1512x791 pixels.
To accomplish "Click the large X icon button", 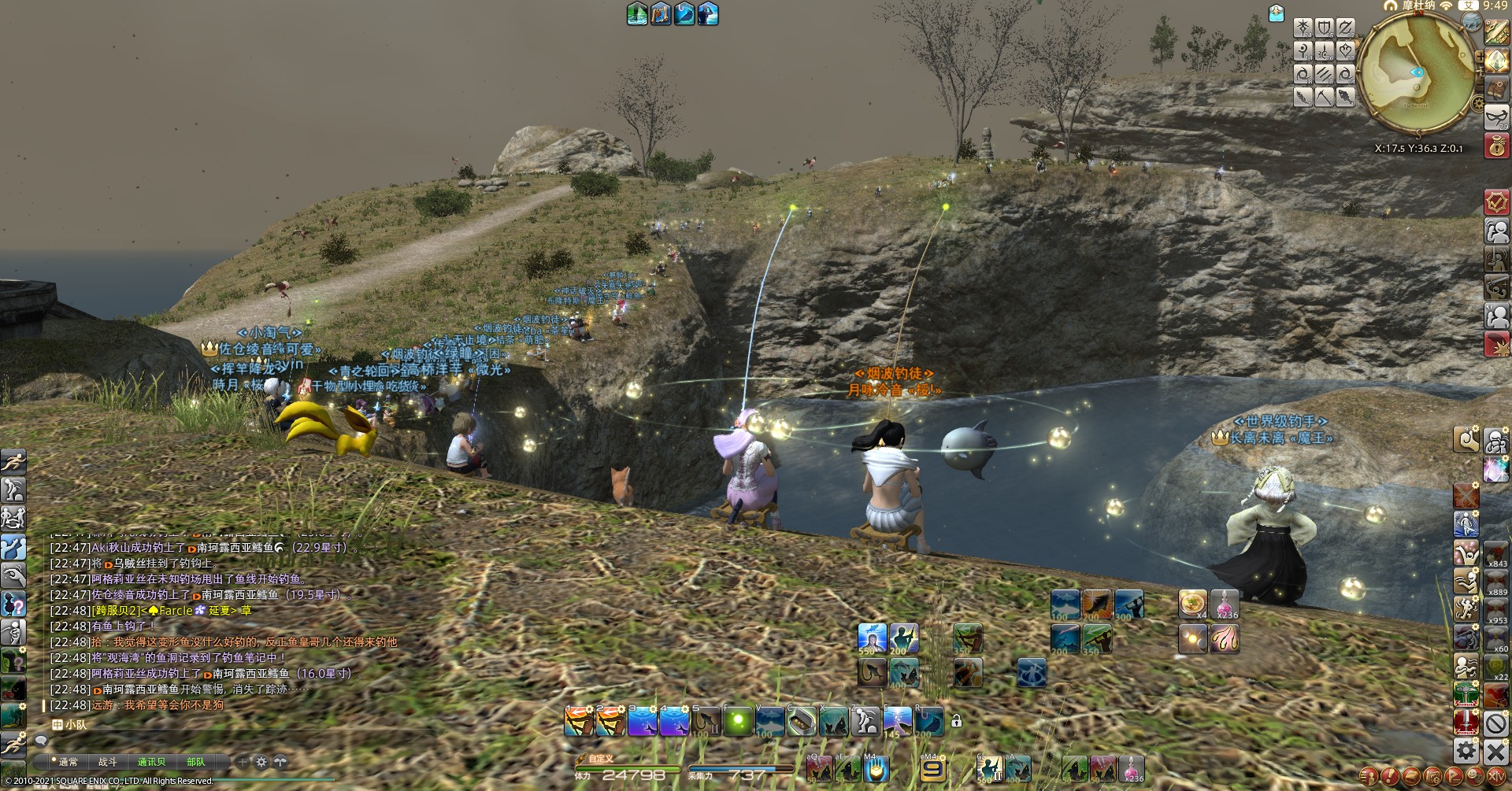I will [1496, 751].
